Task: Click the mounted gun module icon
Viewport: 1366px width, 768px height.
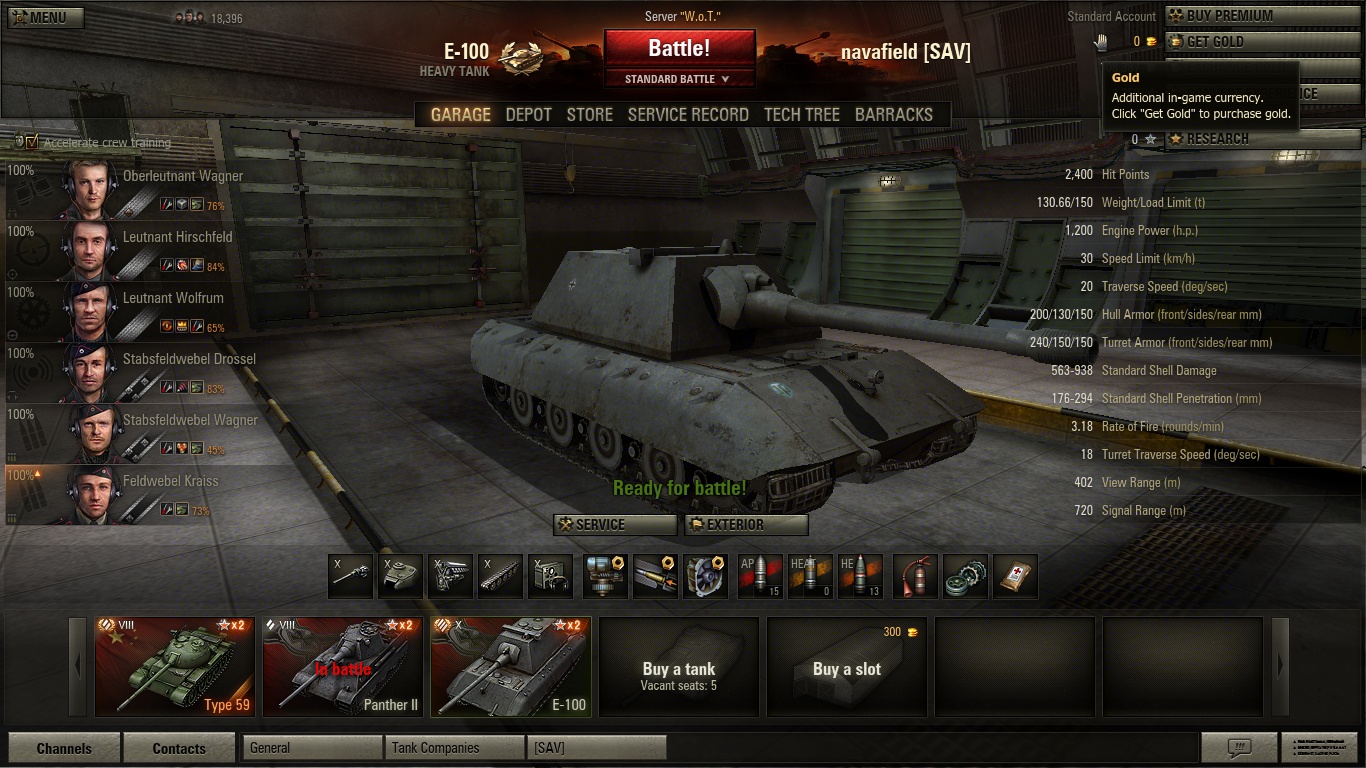Action: (x=350, y=576)
